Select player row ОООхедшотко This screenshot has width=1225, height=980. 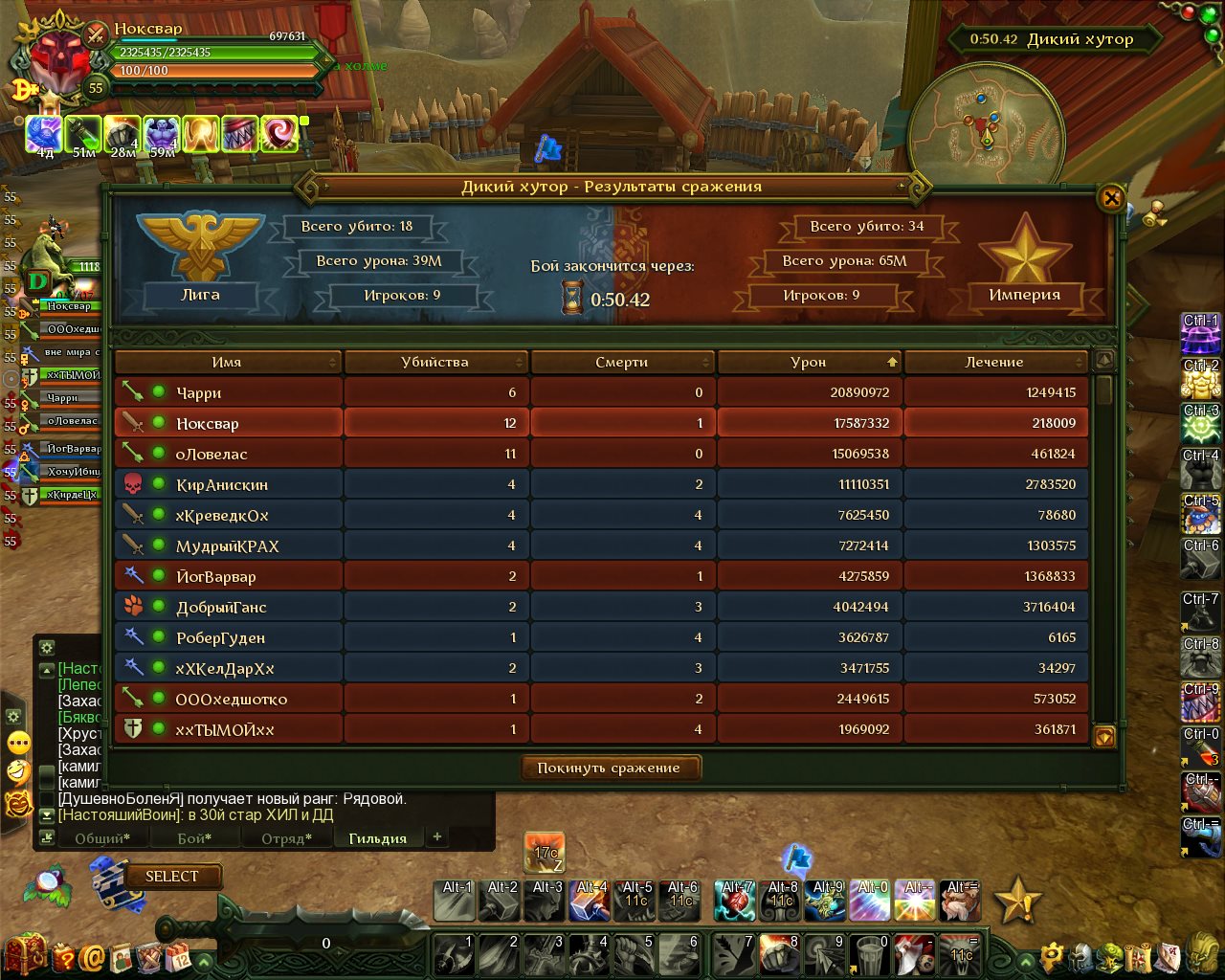(231, 699)
